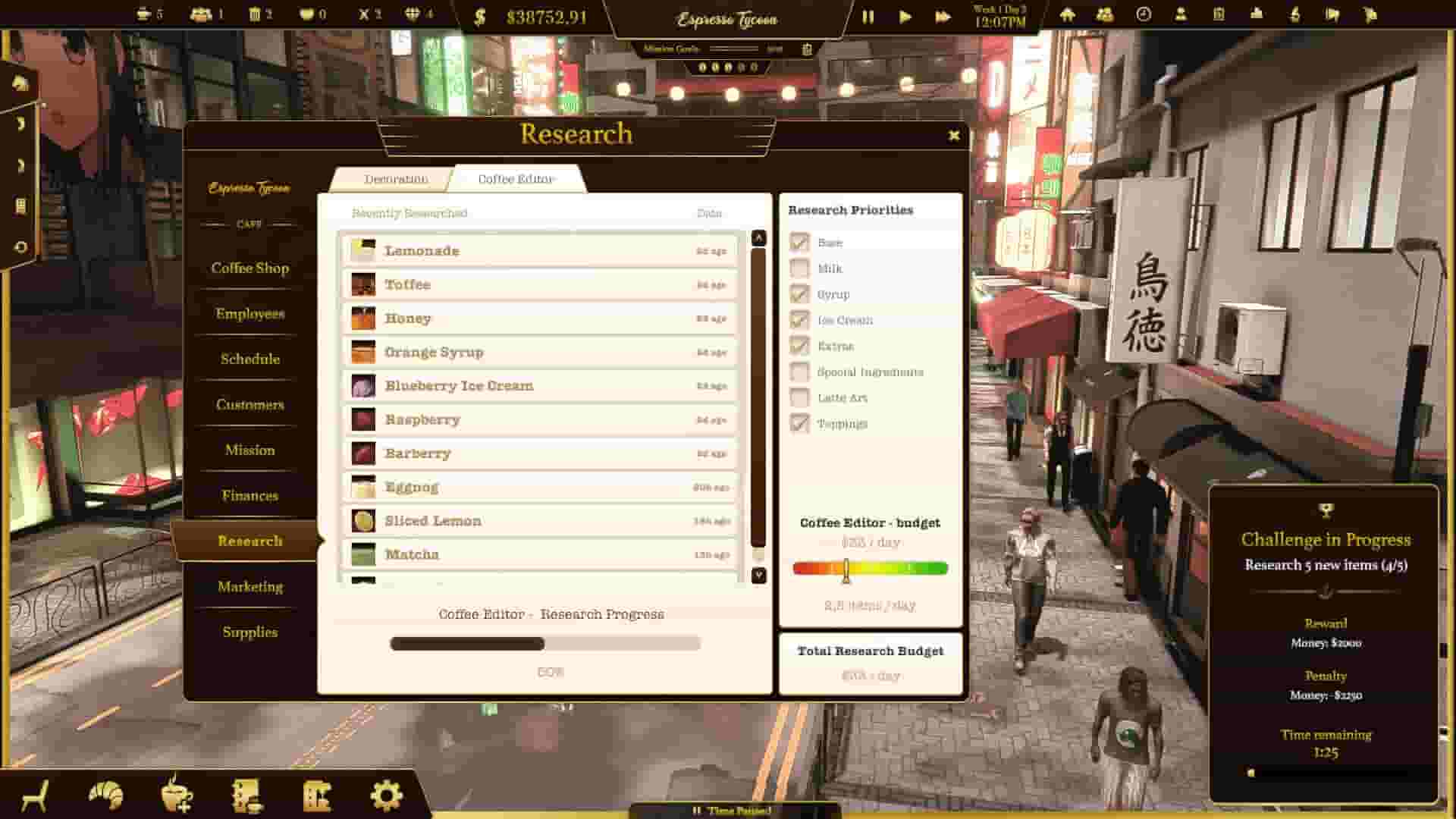
Task: Open the croissant food icon
Action: coord(107,793)
